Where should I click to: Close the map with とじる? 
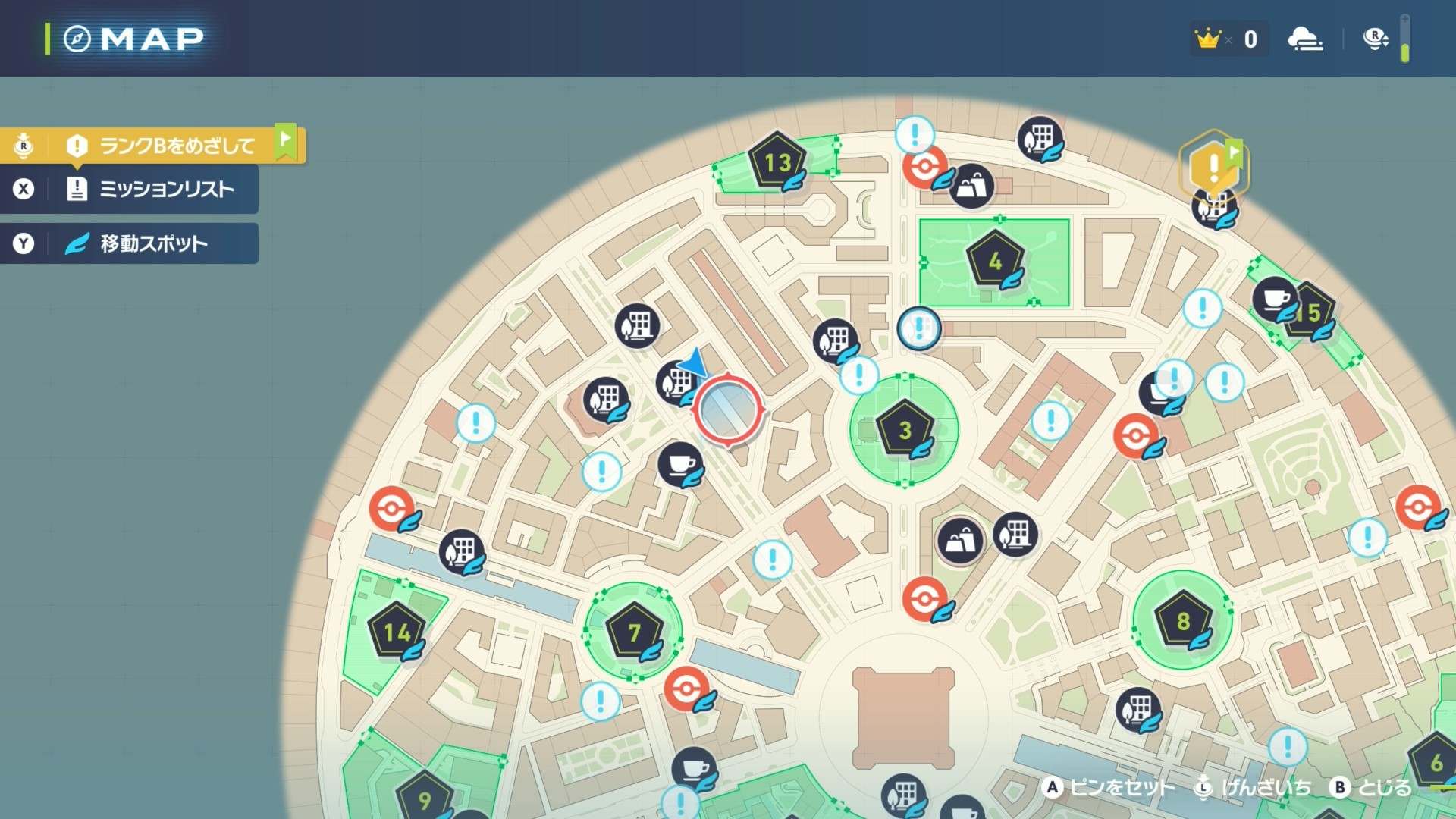1372,788
